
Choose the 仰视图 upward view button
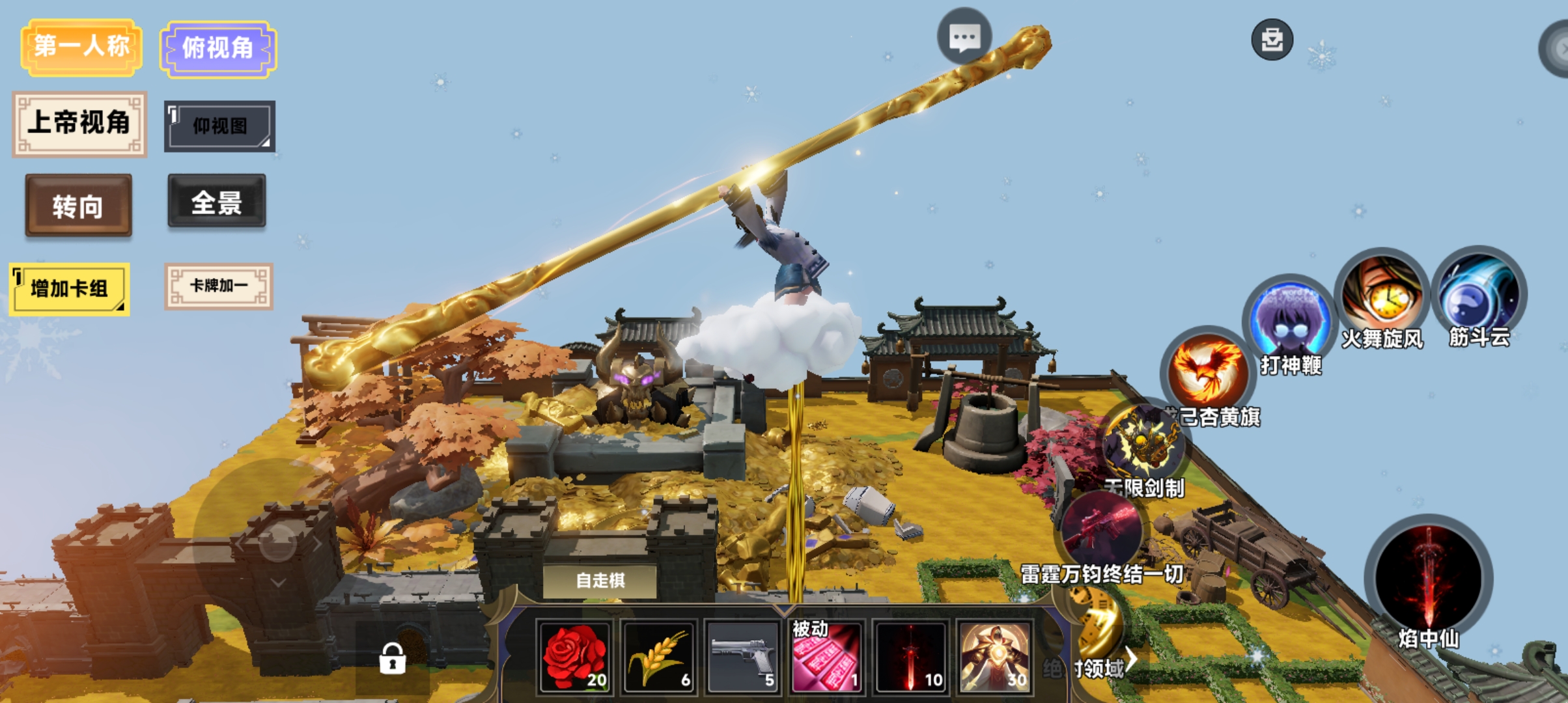tap(219, 126)
